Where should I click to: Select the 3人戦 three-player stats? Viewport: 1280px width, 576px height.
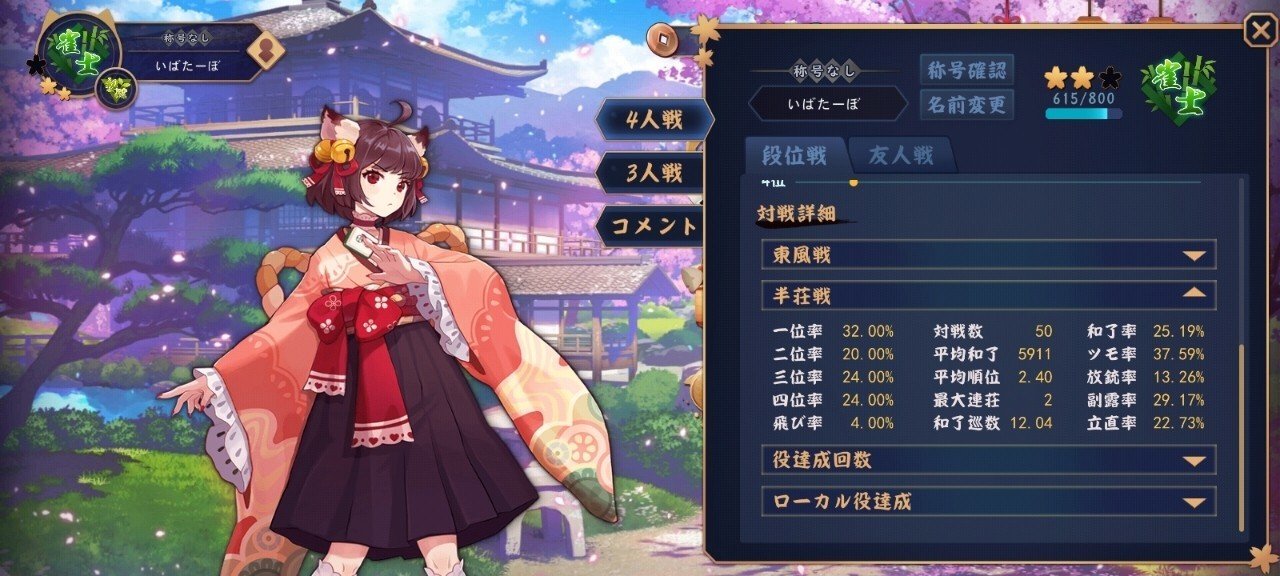coord(654,172)
